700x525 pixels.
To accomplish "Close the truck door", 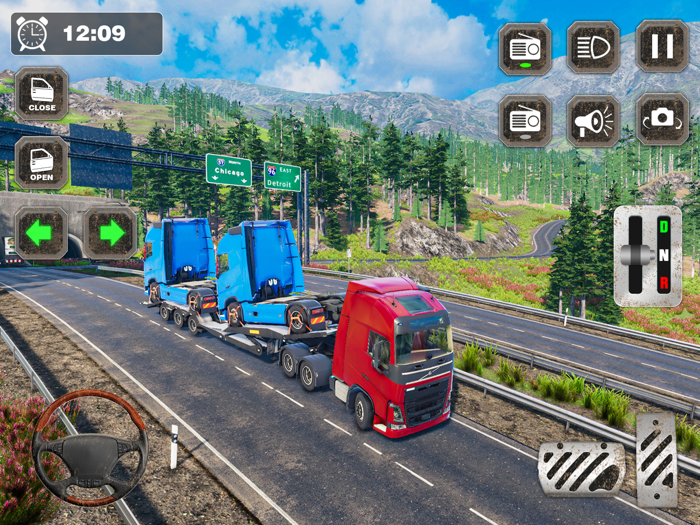I will 42,93.
